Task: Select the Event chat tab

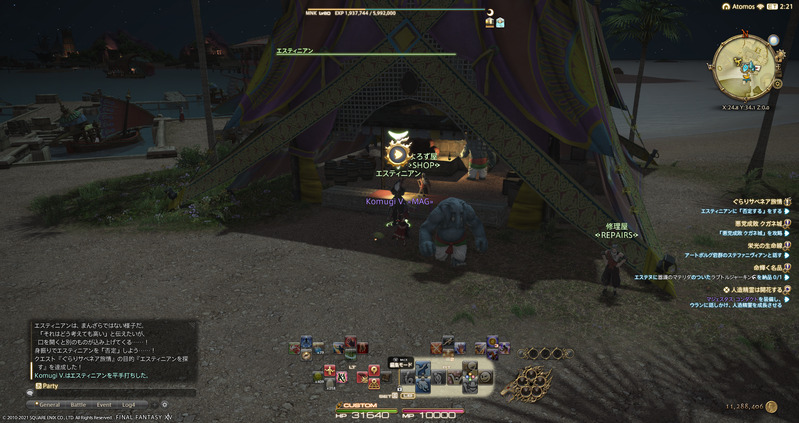Action: coord(104,404)
